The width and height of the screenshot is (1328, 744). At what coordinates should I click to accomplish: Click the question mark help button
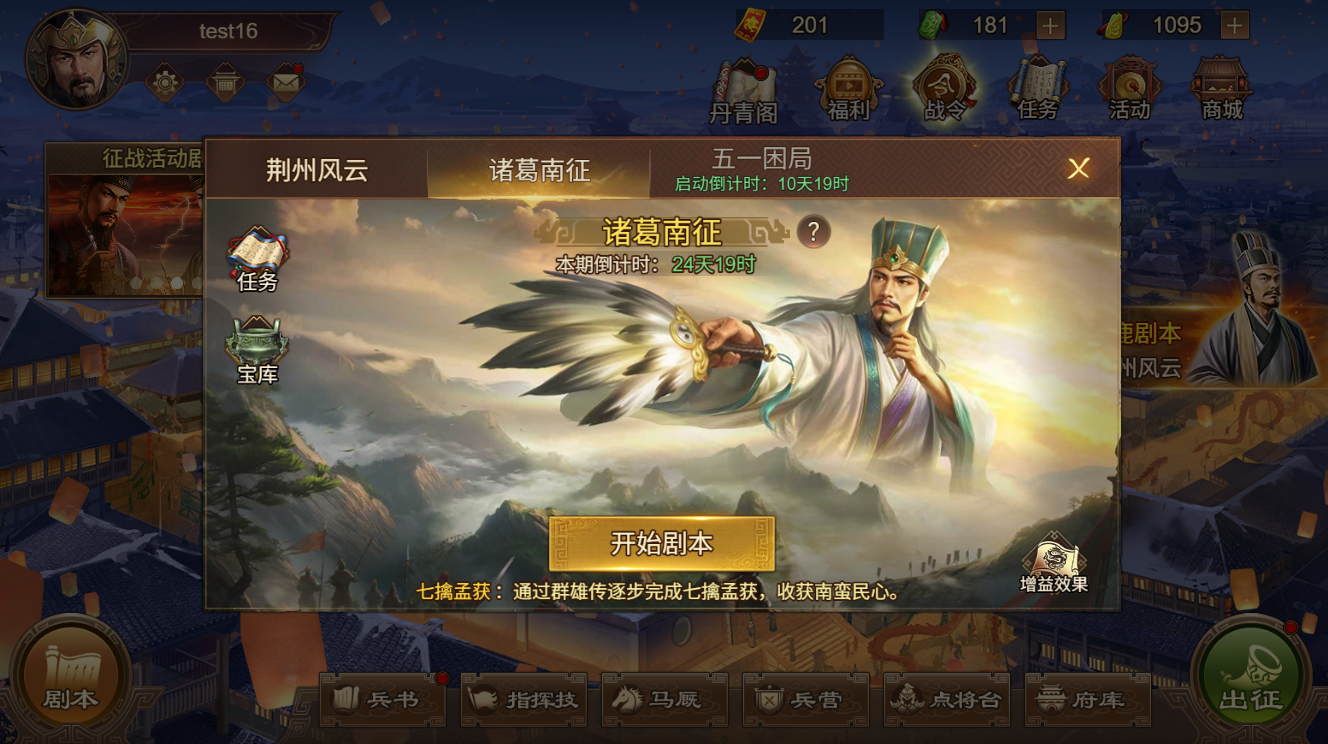(x=812, y=232)
